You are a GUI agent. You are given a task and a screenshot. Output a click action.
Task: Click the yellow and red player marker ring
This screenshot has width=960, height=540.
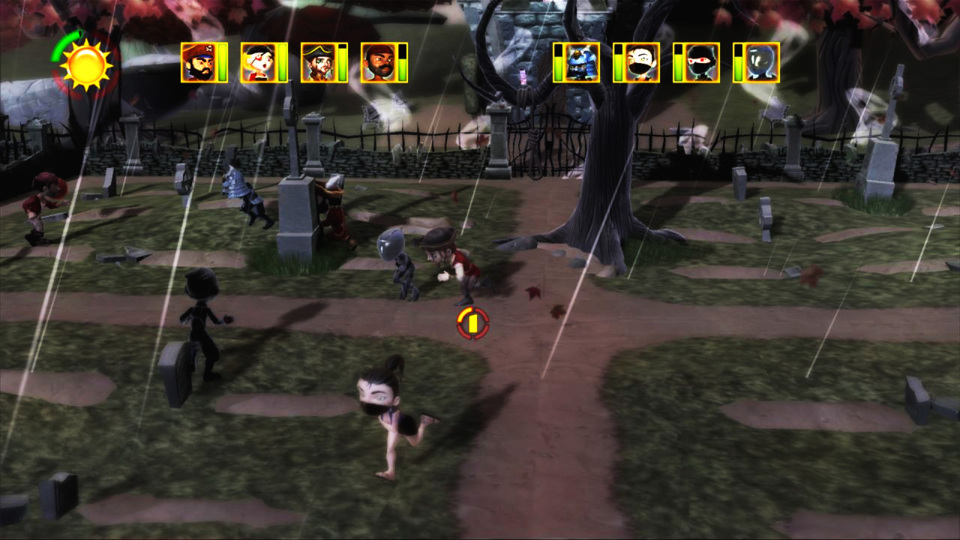point(473,322)
